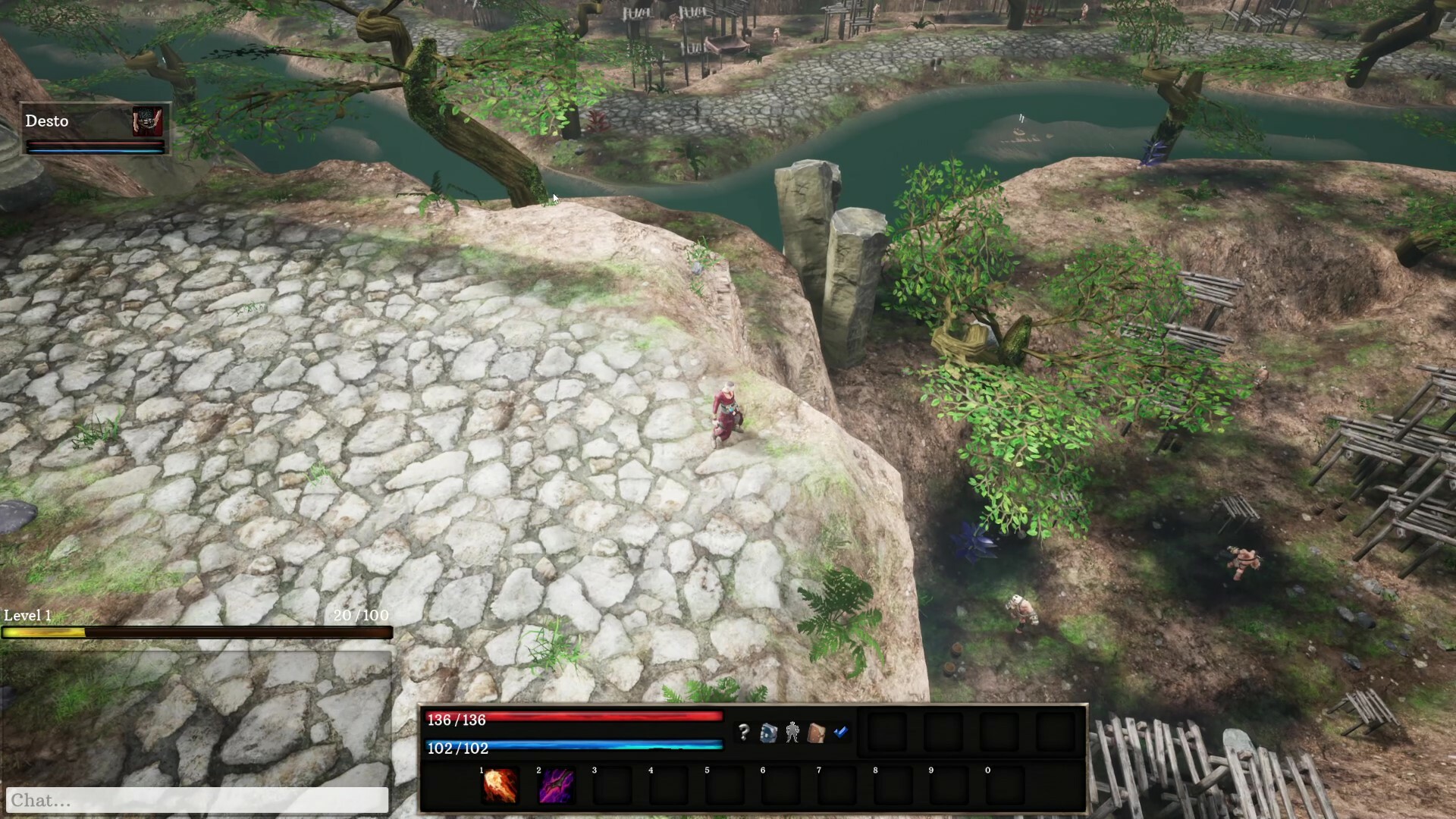Open the question mark help icon
The height and width of the screenshot is (819, 1456).
coord(743,733)
